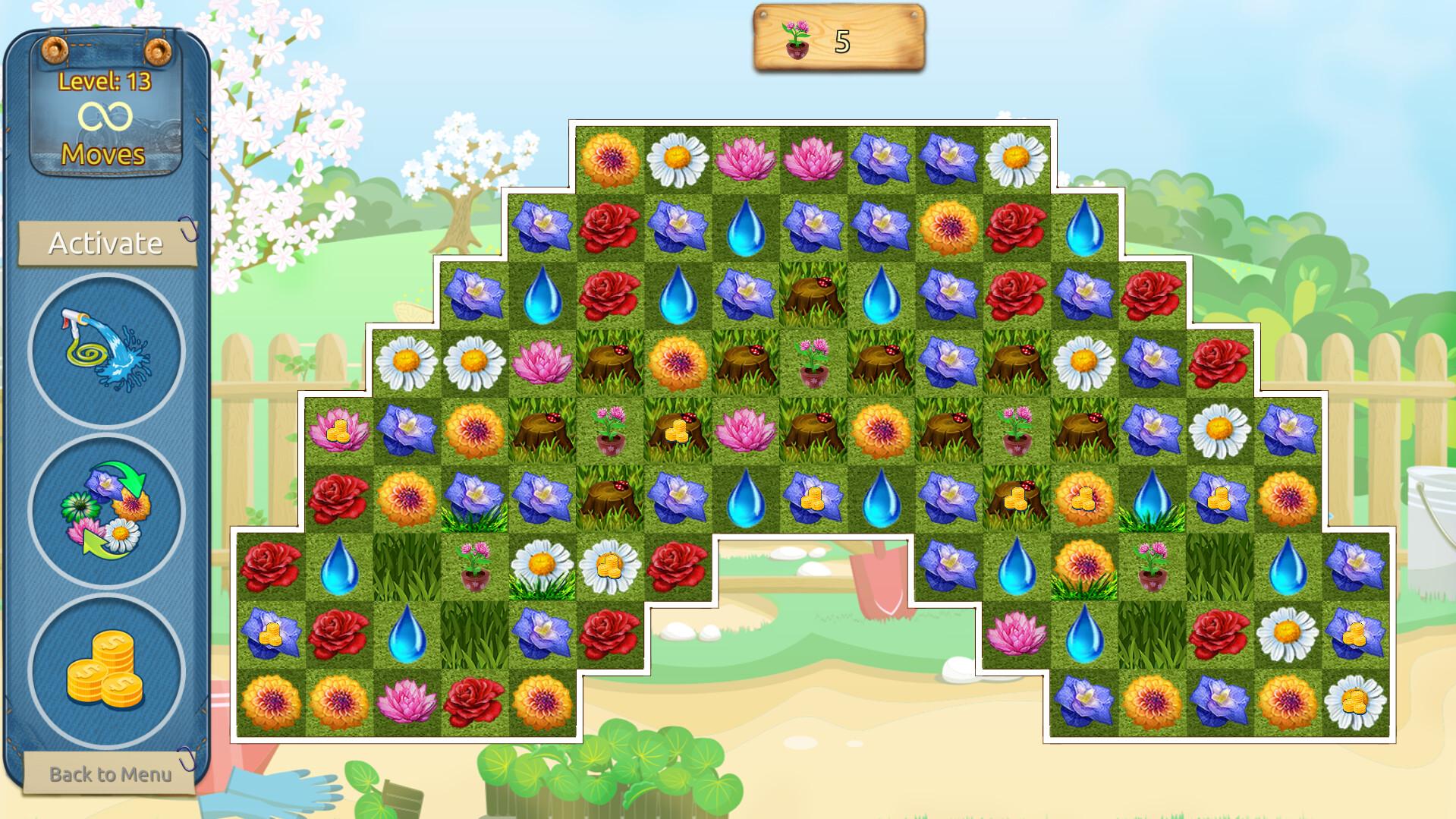Click a blue water drop tile
The width and height of the screenshot is (1456, 819).
coord(746,227)
